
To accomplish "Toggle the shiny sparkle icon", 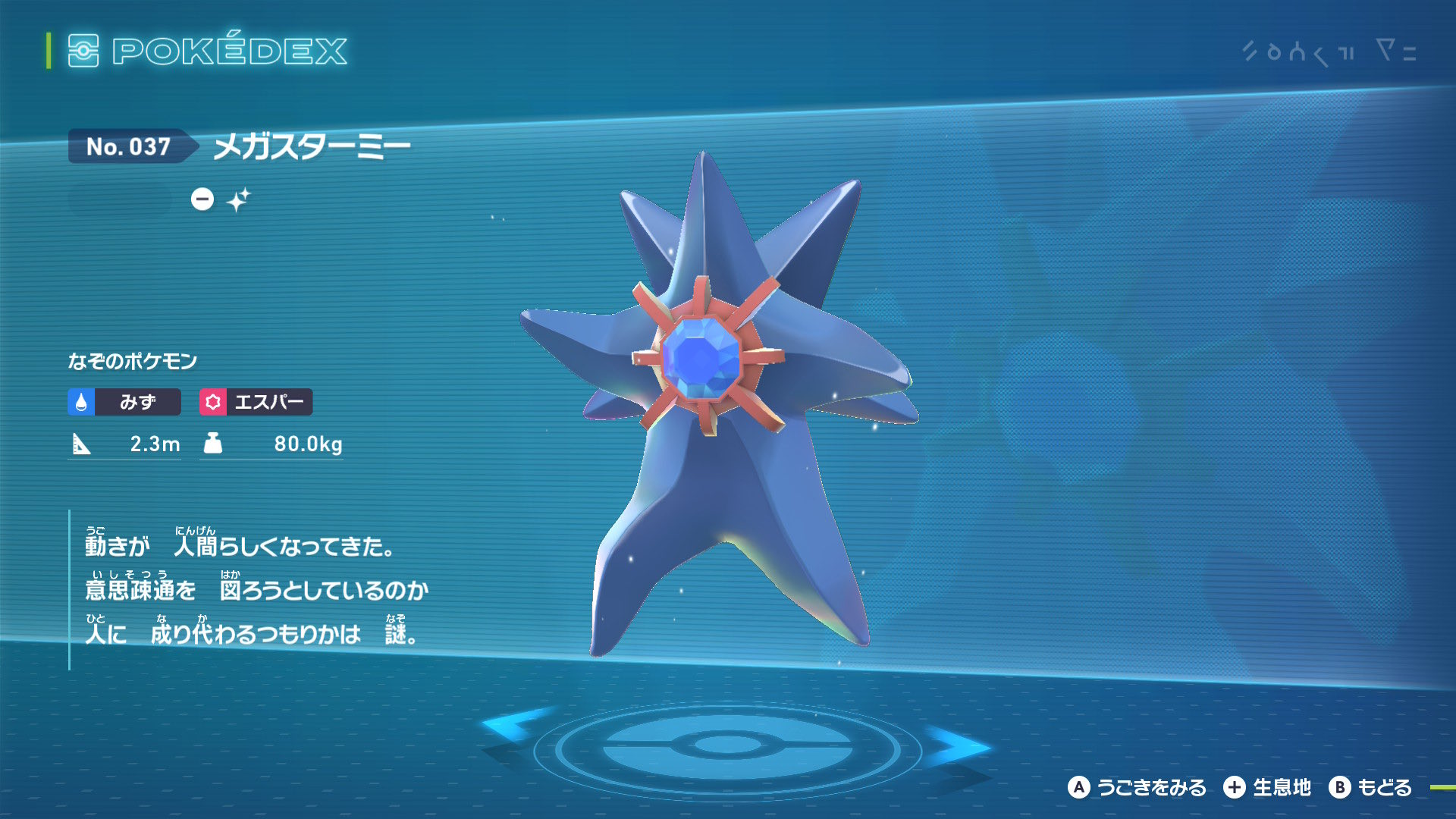I will (x=238, y=199).
